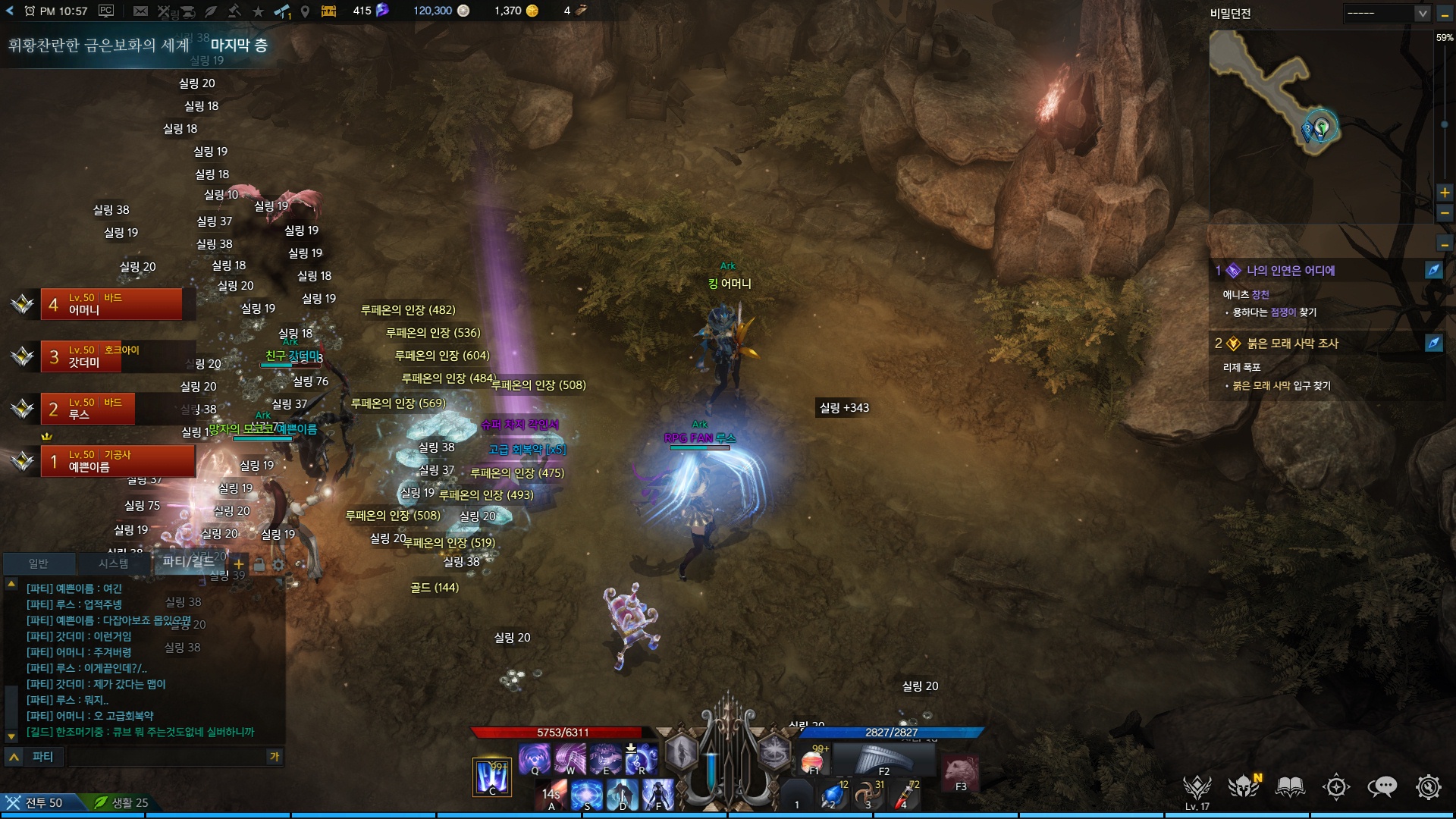Image resolution: width=1456 pixels, height=819 pixels.
Task: Add a new chat tab with plus button
Action: [x=238, y=563]
